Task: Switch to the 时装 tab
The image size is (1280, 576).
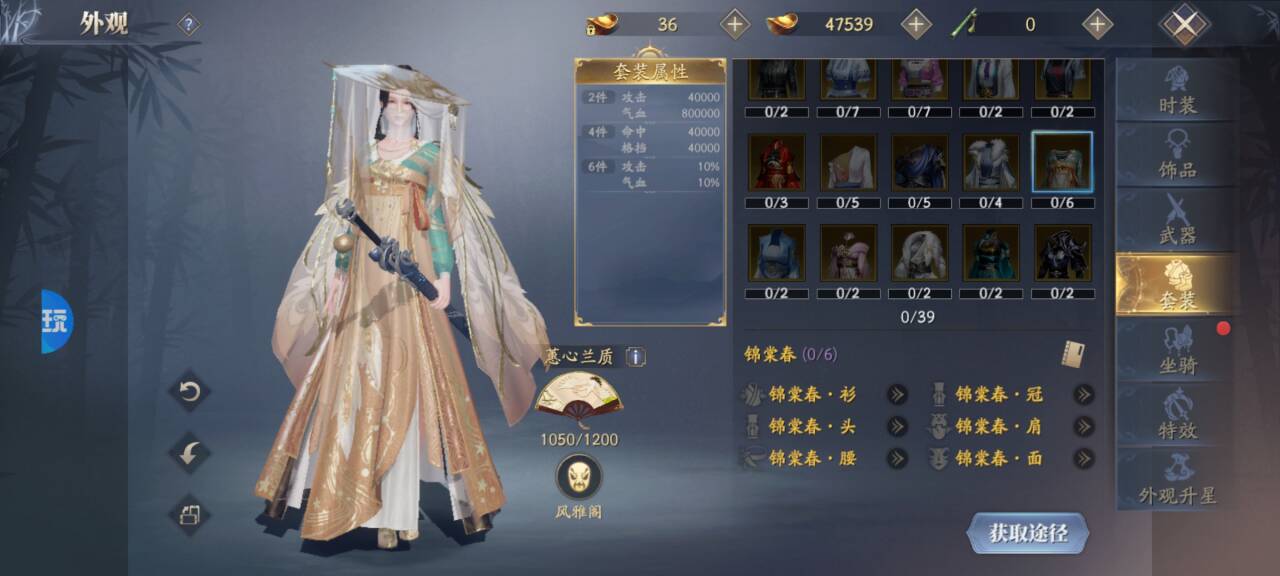Action: tap(1177, 91)
